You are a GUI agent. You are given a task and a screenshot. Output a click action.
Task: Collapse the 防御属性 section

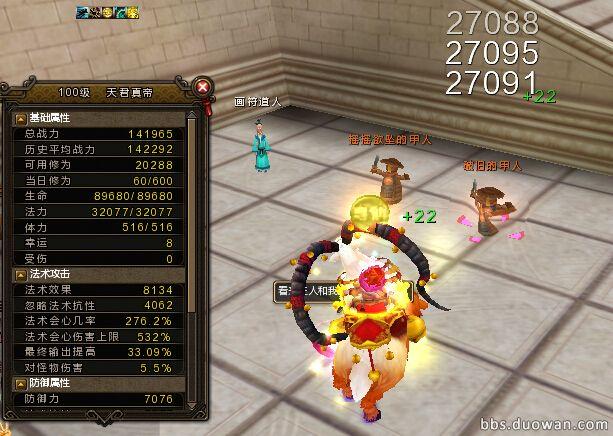(x=20, y=383)
